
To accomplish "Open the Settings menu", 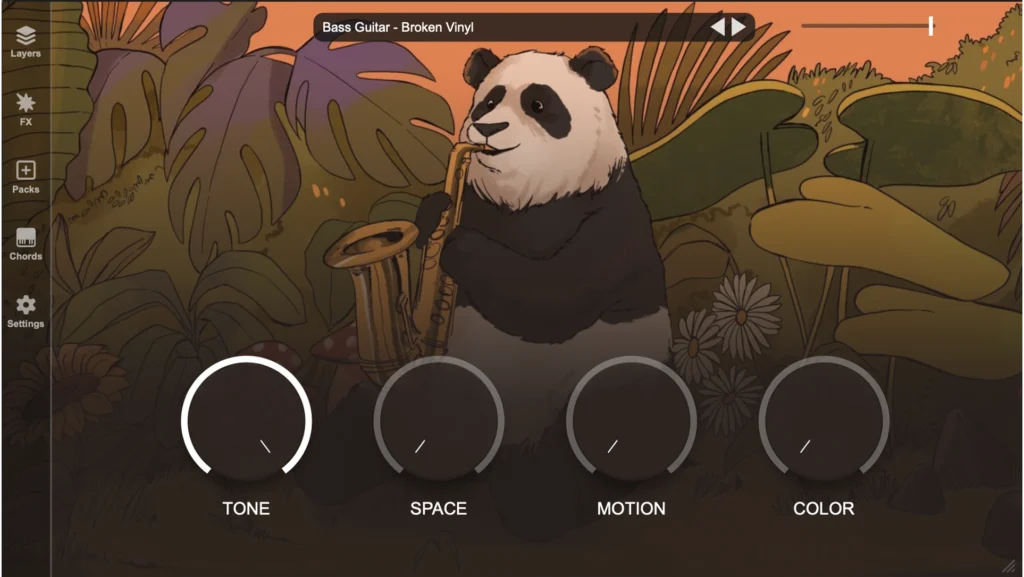I will pos(26,311).
